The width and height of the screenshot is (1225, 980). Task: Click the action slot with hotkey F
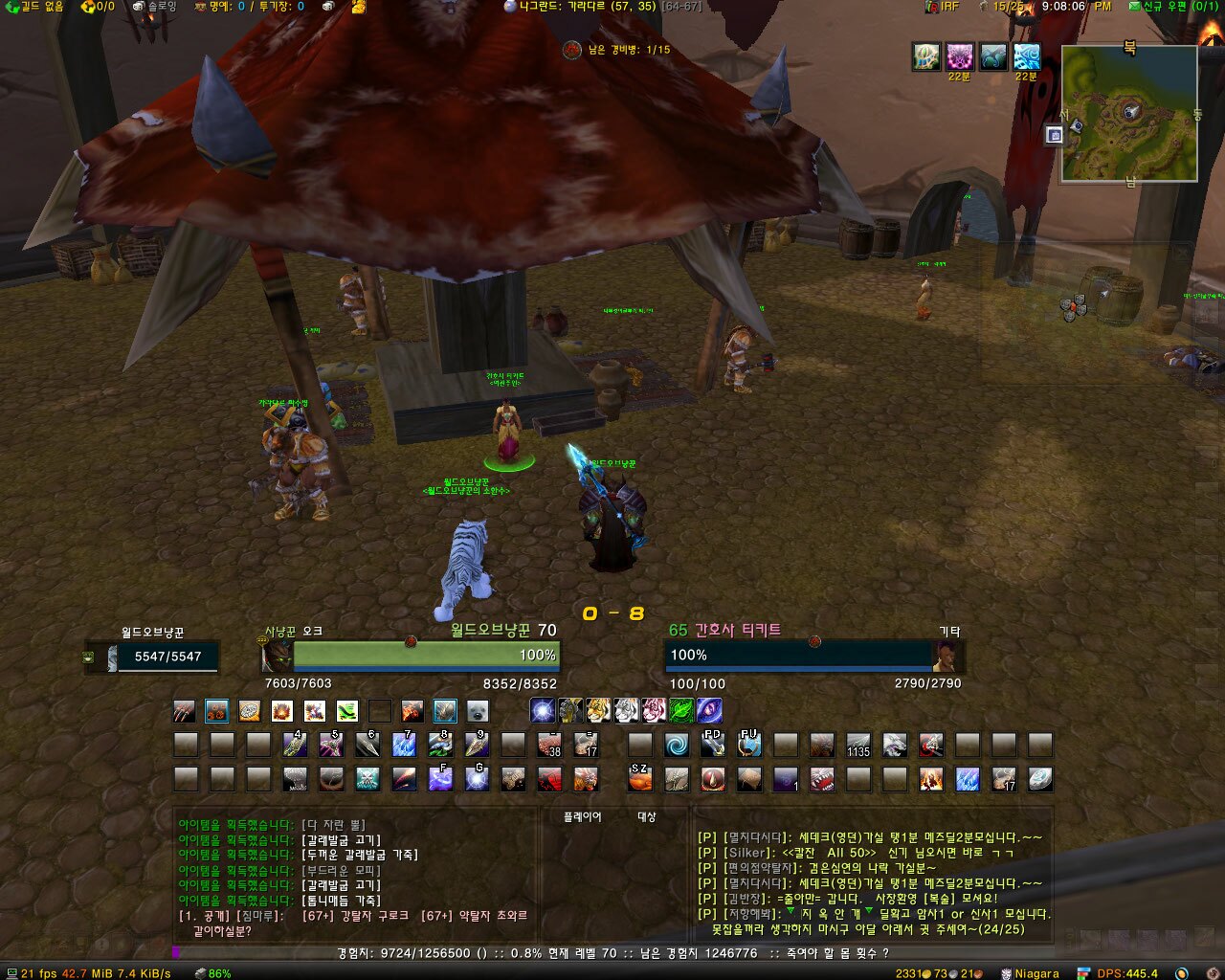point(440,779)
